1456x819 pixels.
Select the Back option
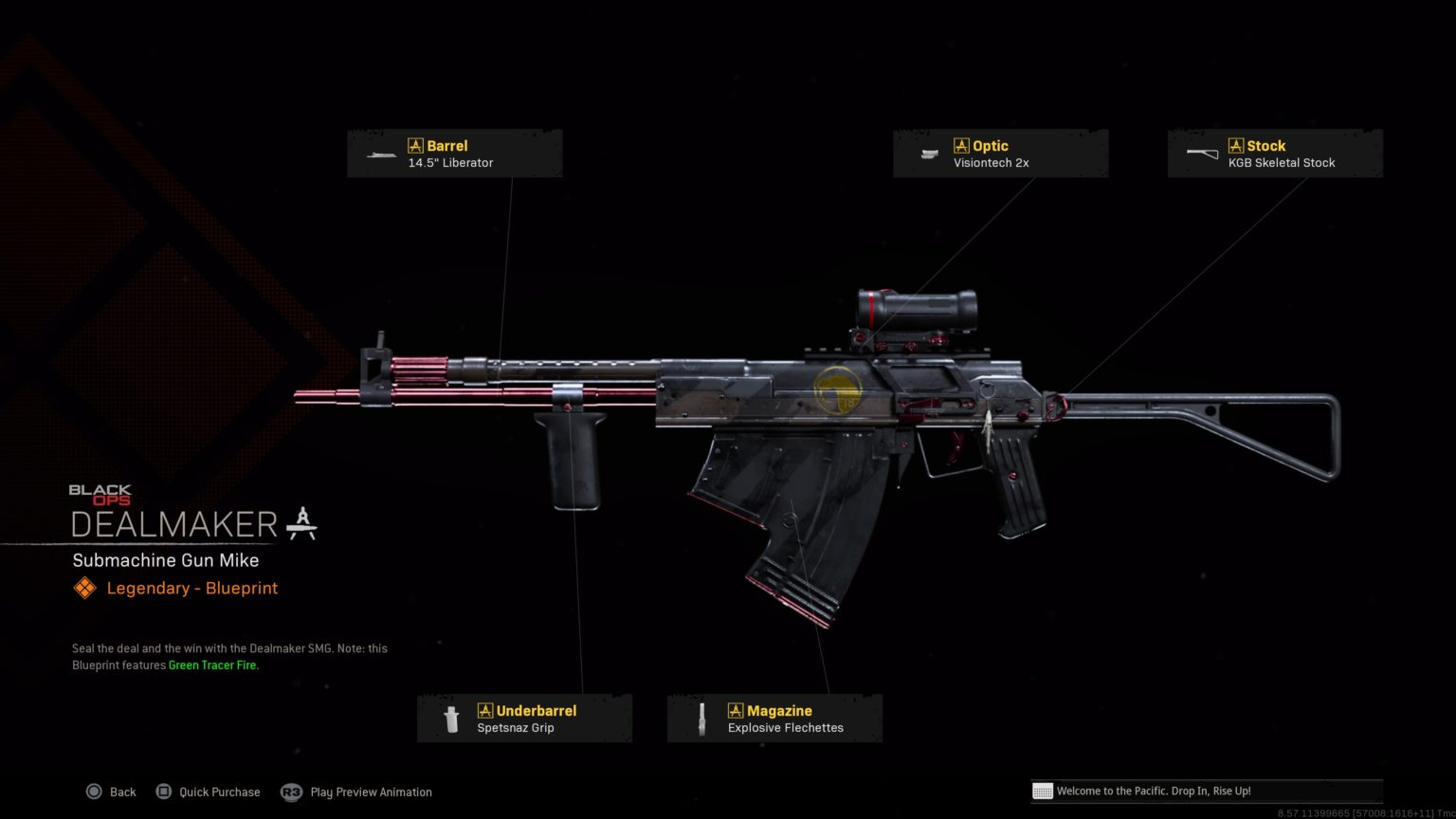point(123,792)
